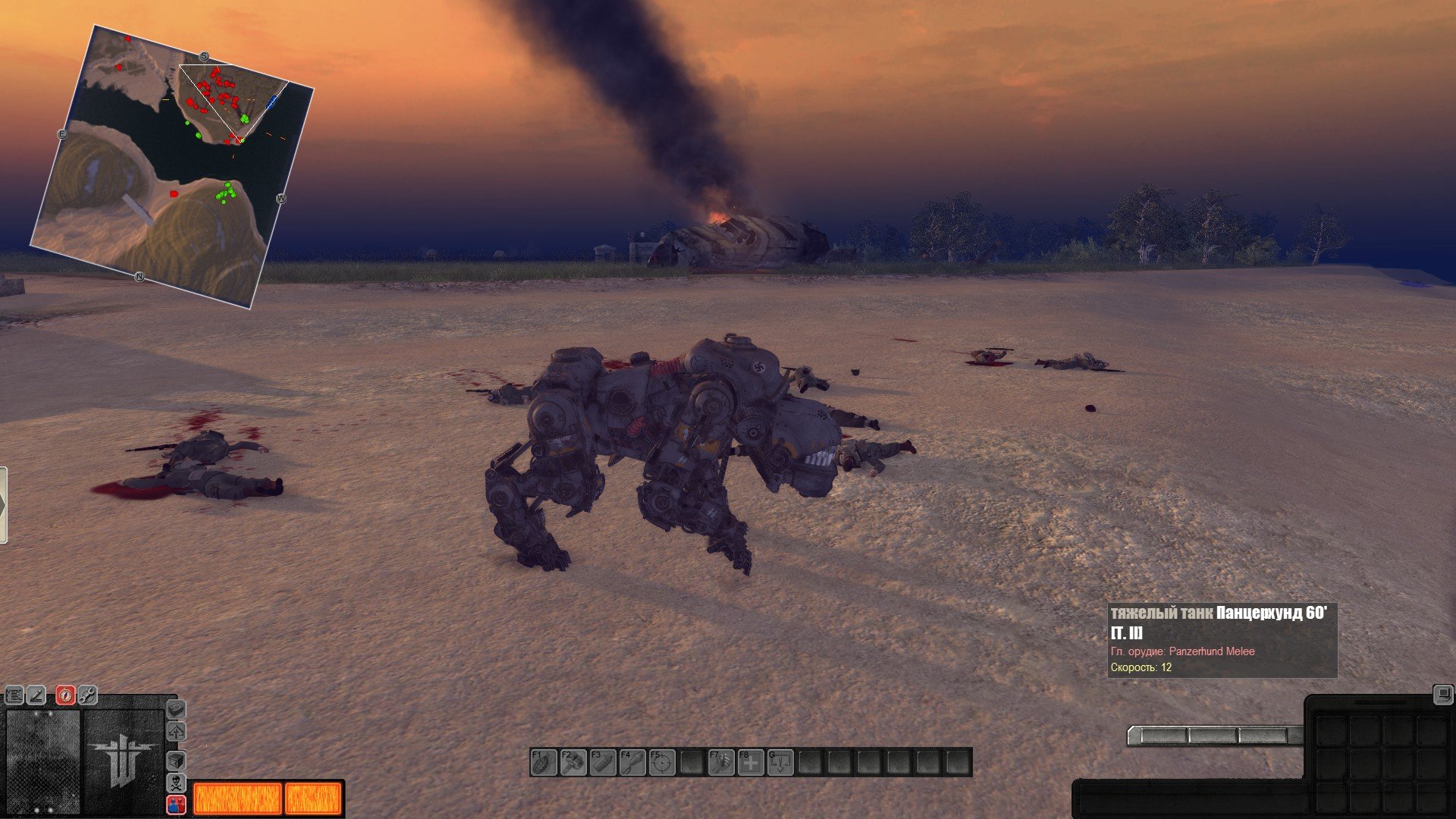Screen dimensions: 1456x819
Task: Select the F1 grenade hotbar slot
Action: pyautogui.click(x=544, y=762)
